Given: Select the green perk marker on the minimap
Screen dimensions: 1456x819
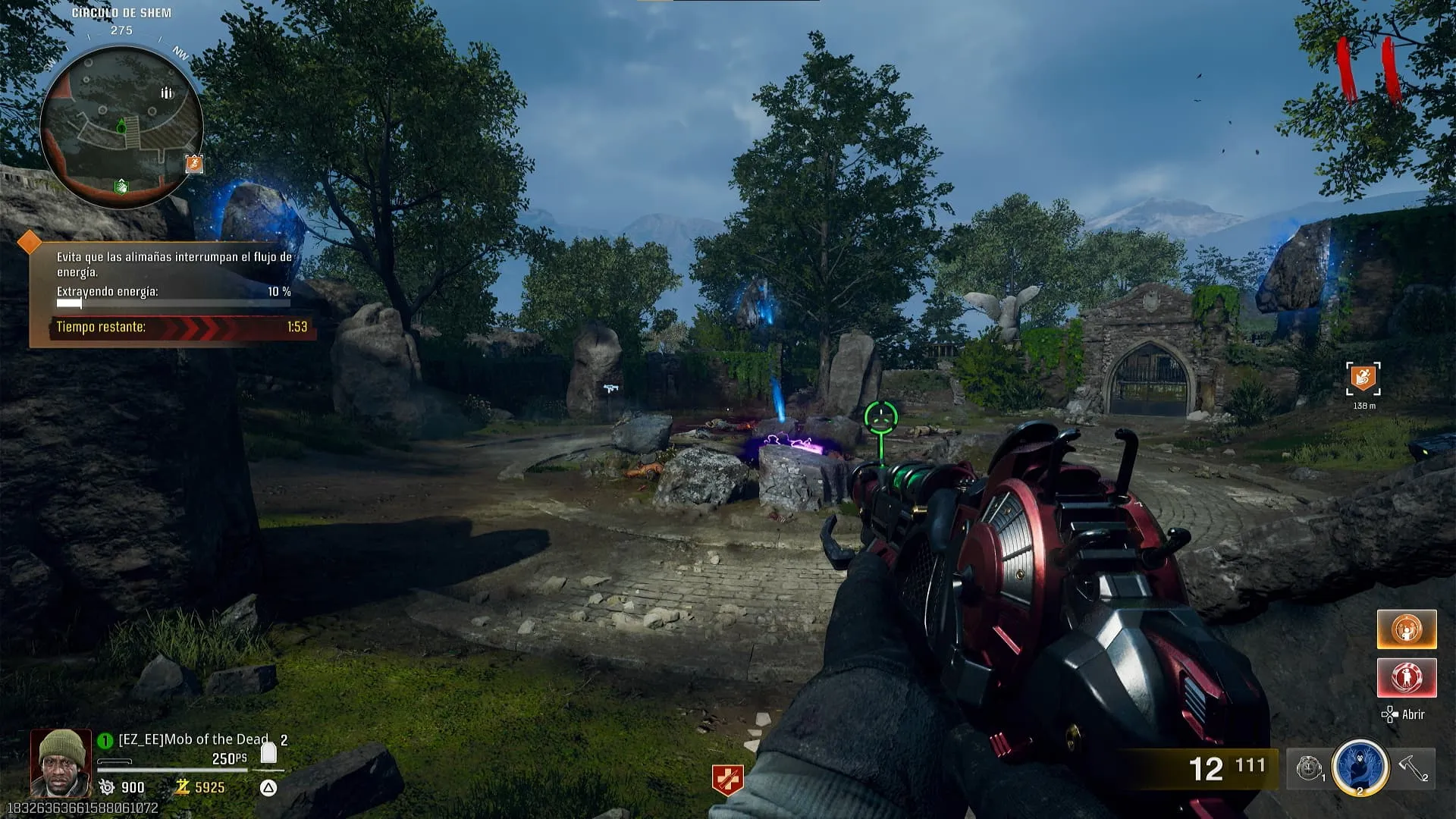Looking at the screenshot, I should (x=121, y=186).
